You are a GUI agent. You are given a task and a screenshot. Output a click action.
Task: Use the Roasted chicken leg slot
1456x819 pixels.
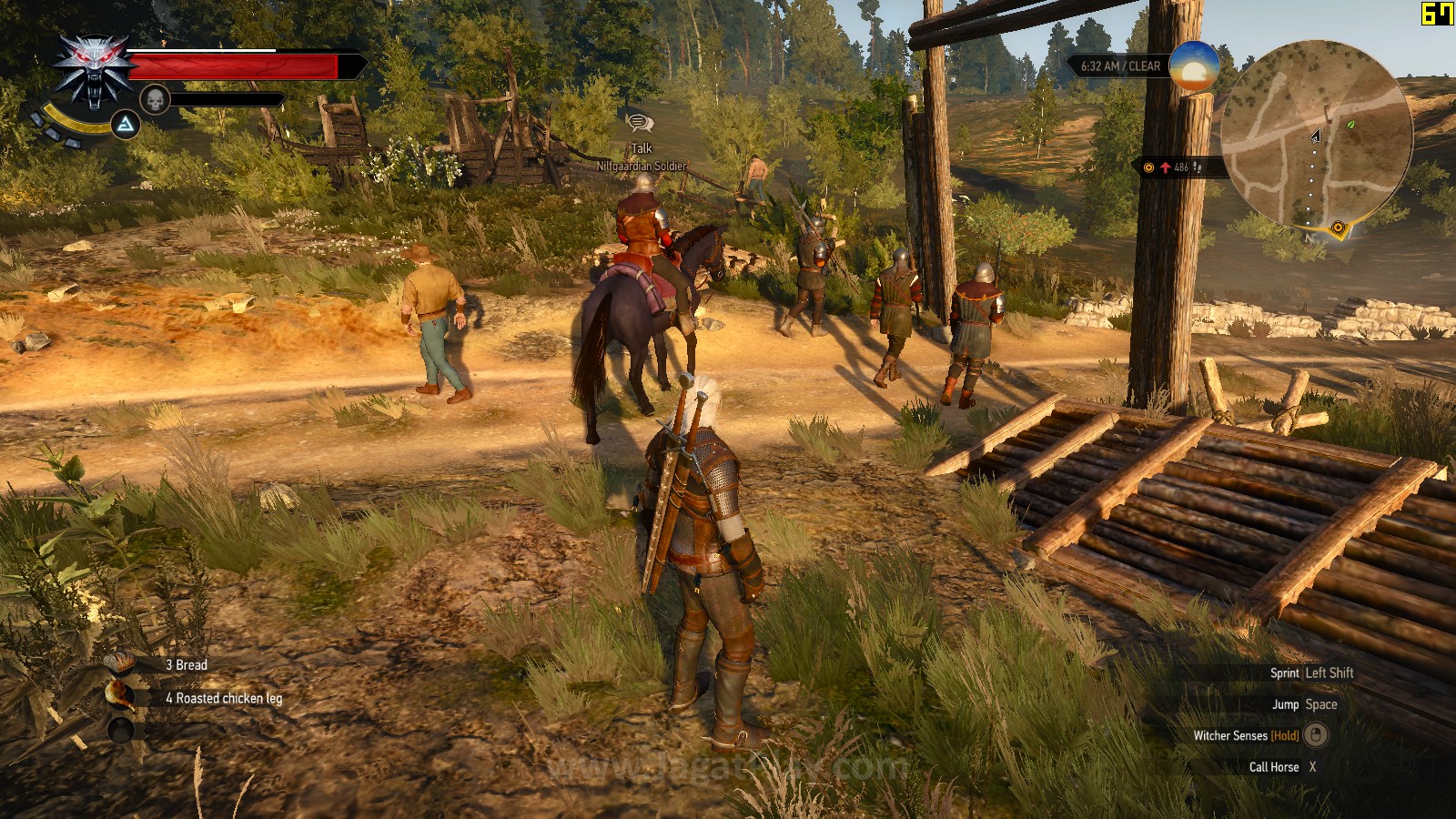tap(119, 697)
